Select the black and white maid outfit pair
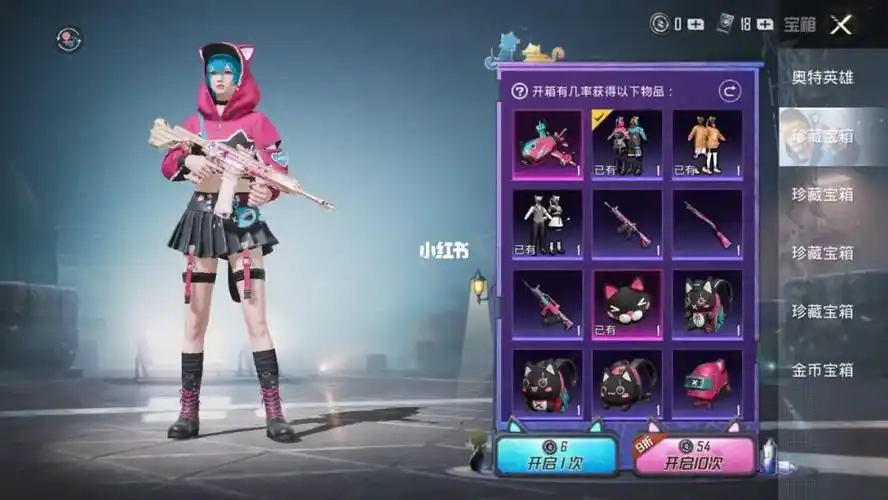The height and width of the screenshot is (500, 888). 547,224
